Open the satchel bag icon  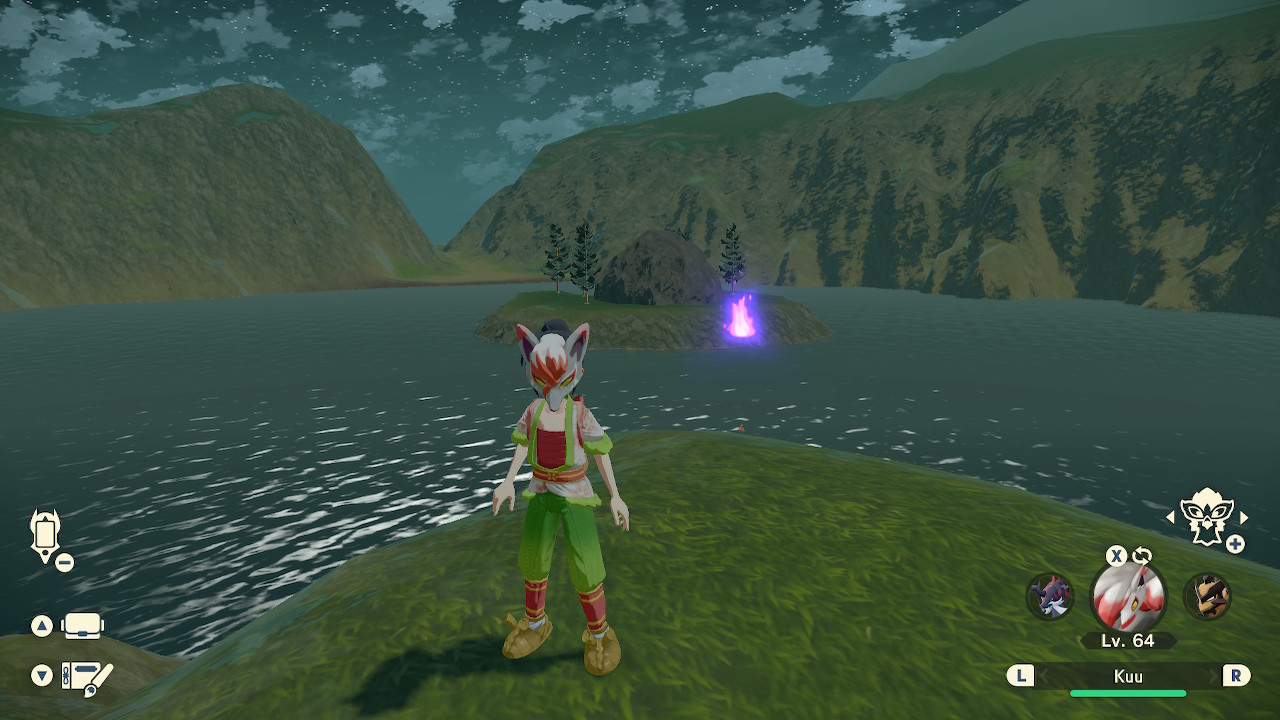point(83,626)
